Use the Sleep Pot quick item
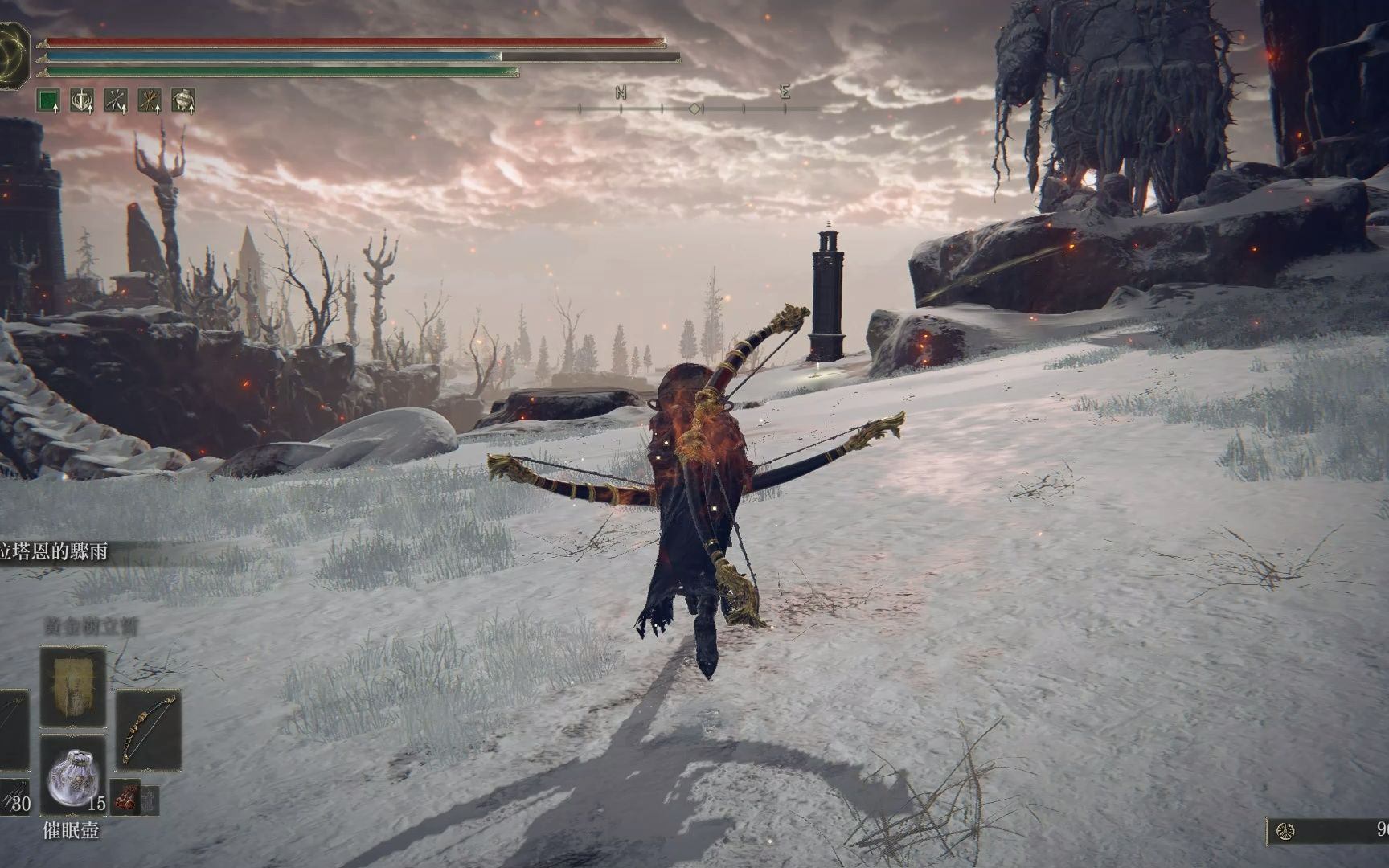Image resolution: width=1389 pixels, height=868 pixels. pos(72,774)
